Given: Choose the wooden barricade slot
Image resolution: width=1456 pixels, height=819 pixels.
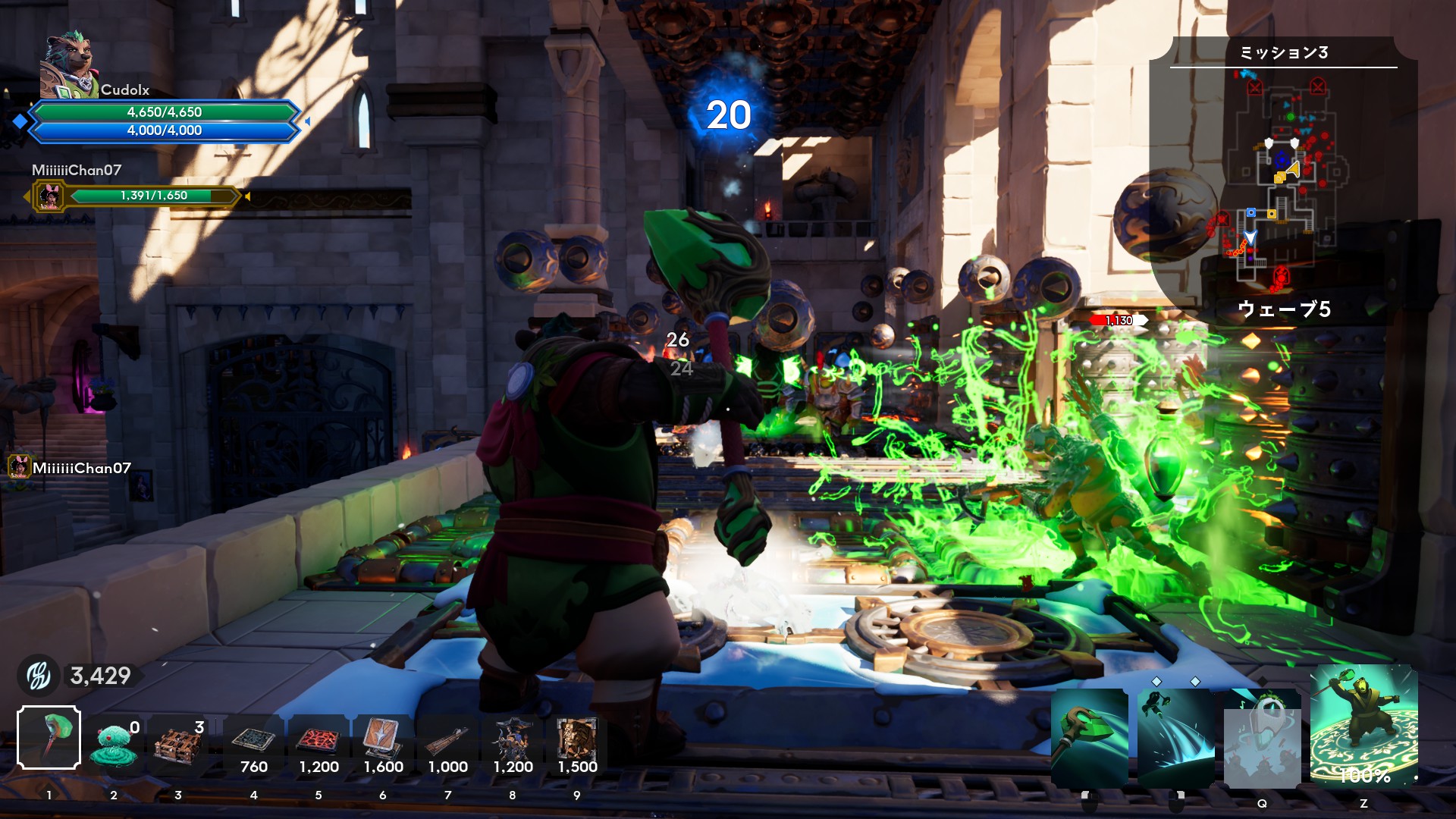Looking at the screenshot, I should [178, 743].
